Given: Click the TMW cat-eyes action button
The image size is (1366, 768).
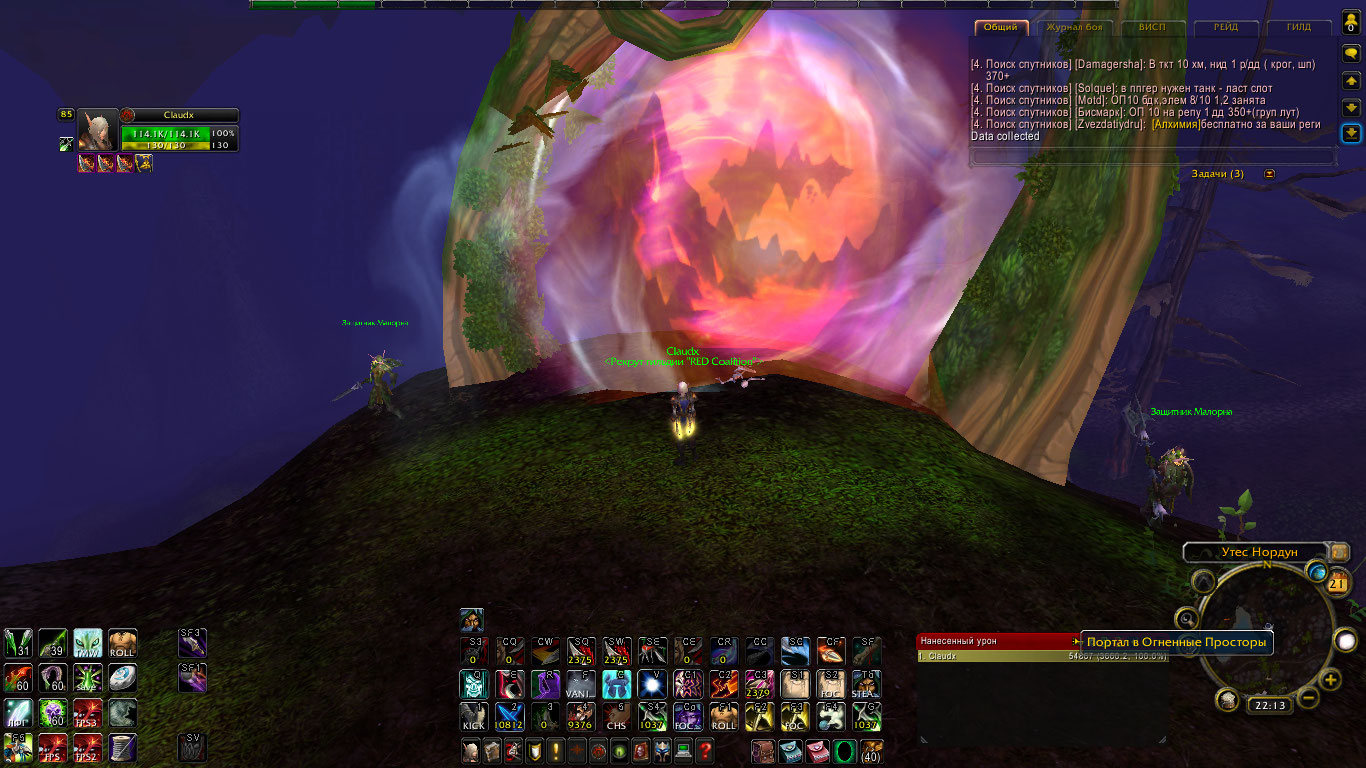Looking at the screenshot, I should pos(88,642).
